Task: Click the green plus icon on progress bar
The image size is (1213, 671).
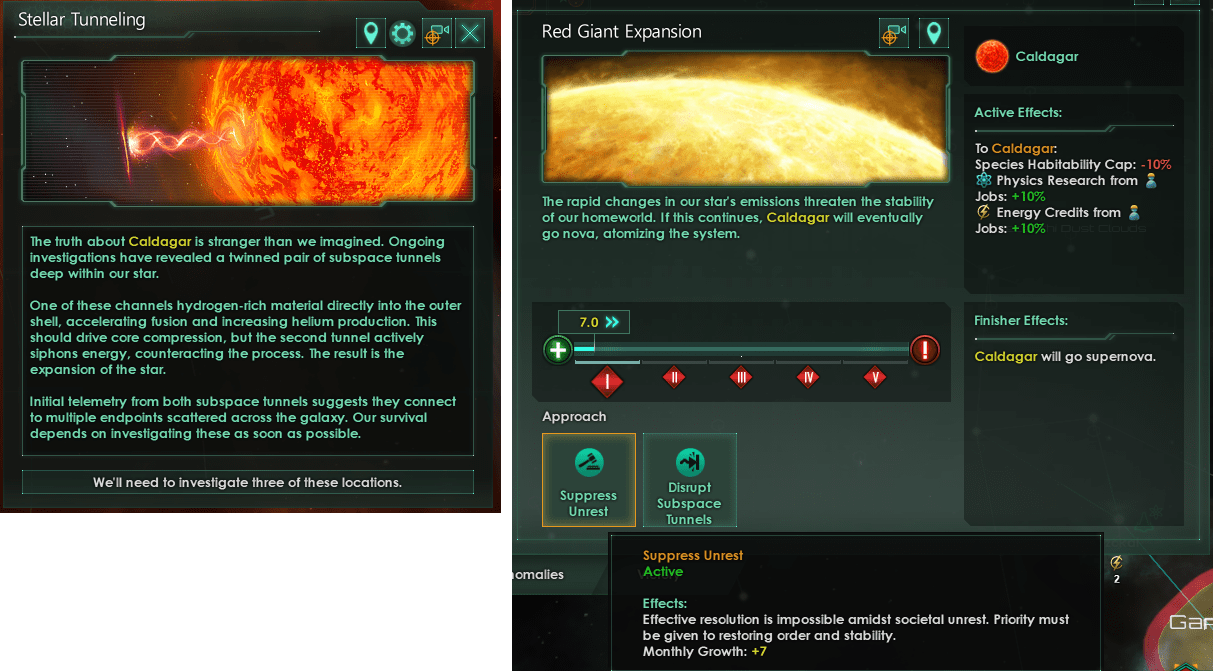Action: [x=558, y=350]
